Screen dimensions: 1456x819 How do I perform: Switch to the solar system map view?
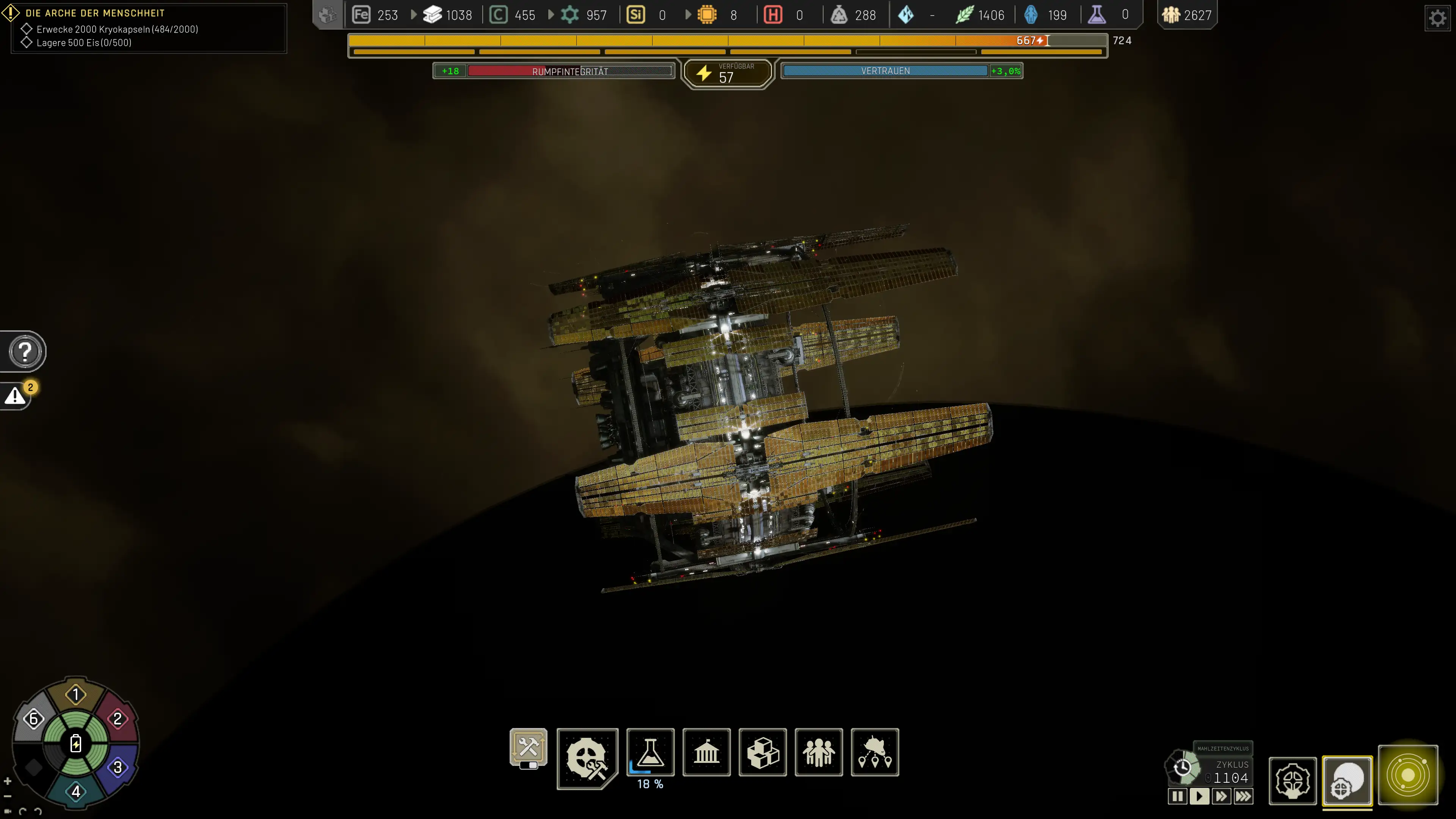[x=1407, y=775]
